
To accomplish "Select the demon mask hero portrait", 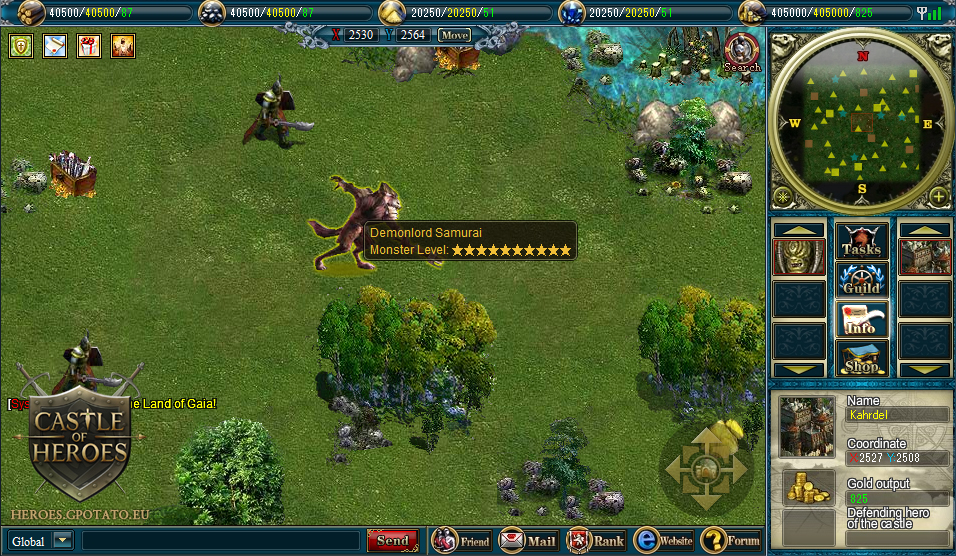I will 799,258.
